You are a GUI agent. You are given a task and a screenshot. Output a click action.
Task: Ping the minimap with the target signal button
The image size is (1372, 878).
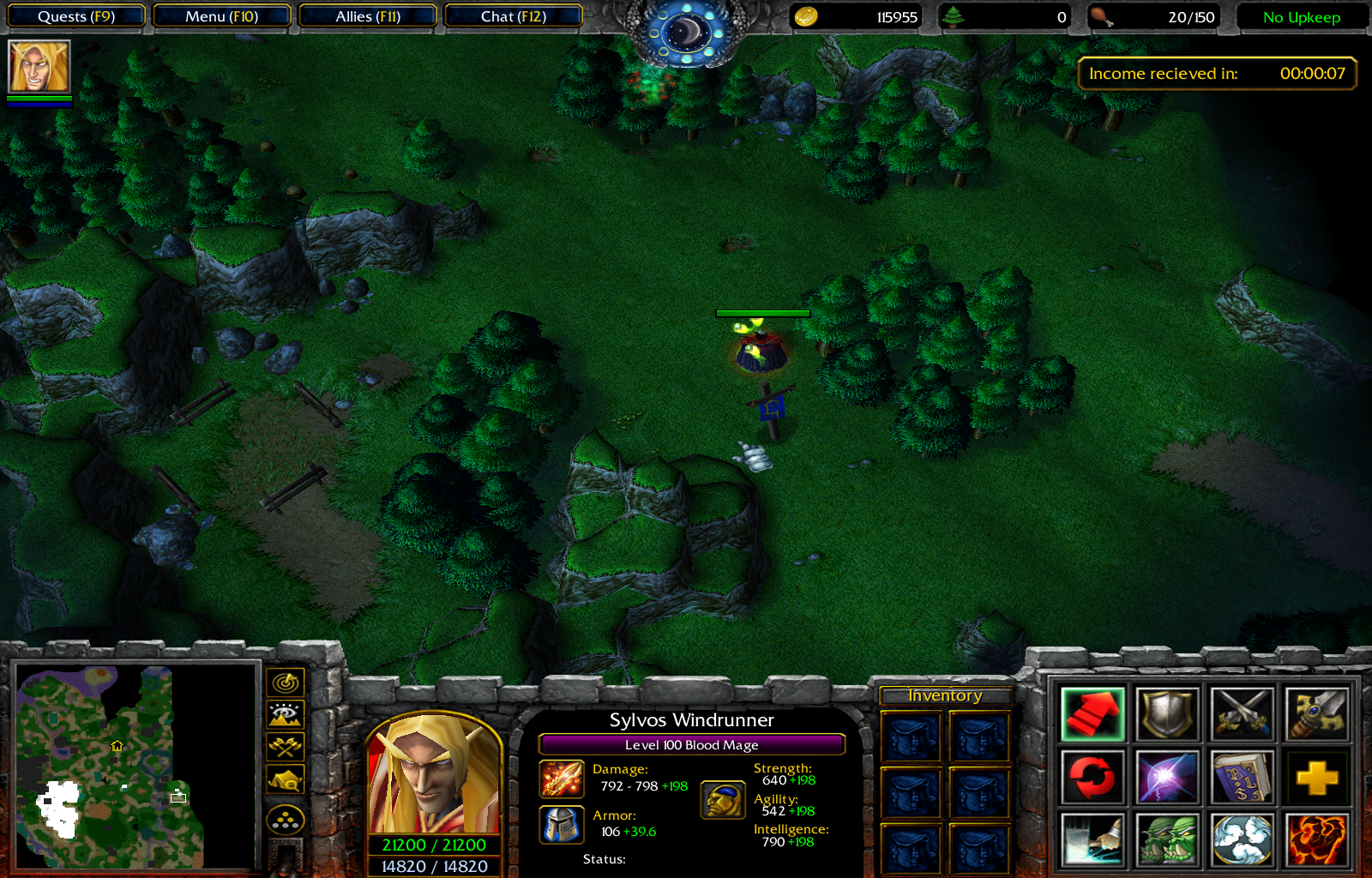(286, 682)
